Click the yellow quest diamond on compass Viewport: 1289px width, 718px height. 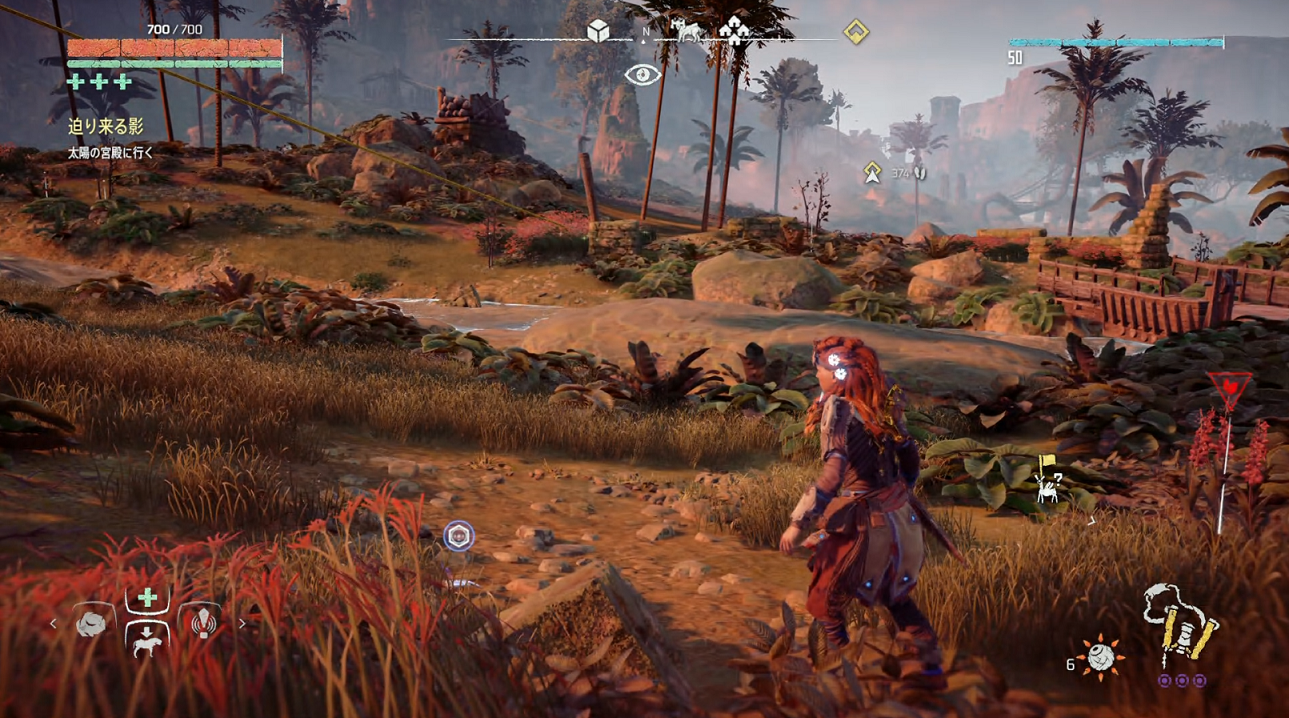855,32
